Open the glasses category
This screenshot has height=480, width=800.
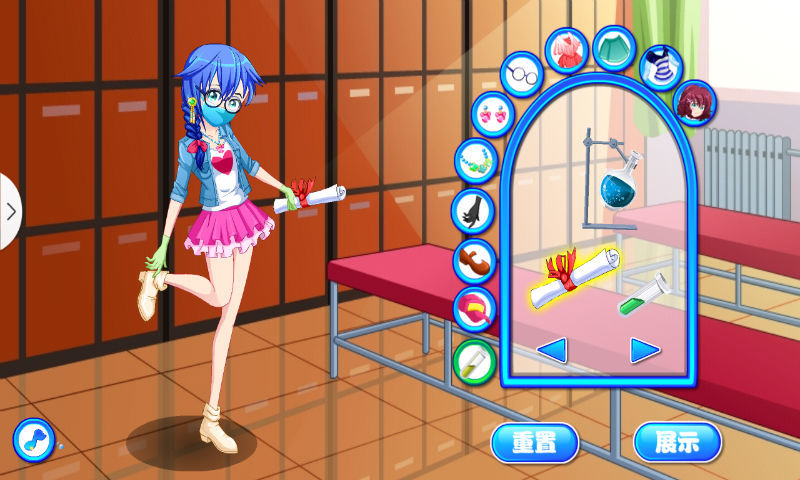521,75
